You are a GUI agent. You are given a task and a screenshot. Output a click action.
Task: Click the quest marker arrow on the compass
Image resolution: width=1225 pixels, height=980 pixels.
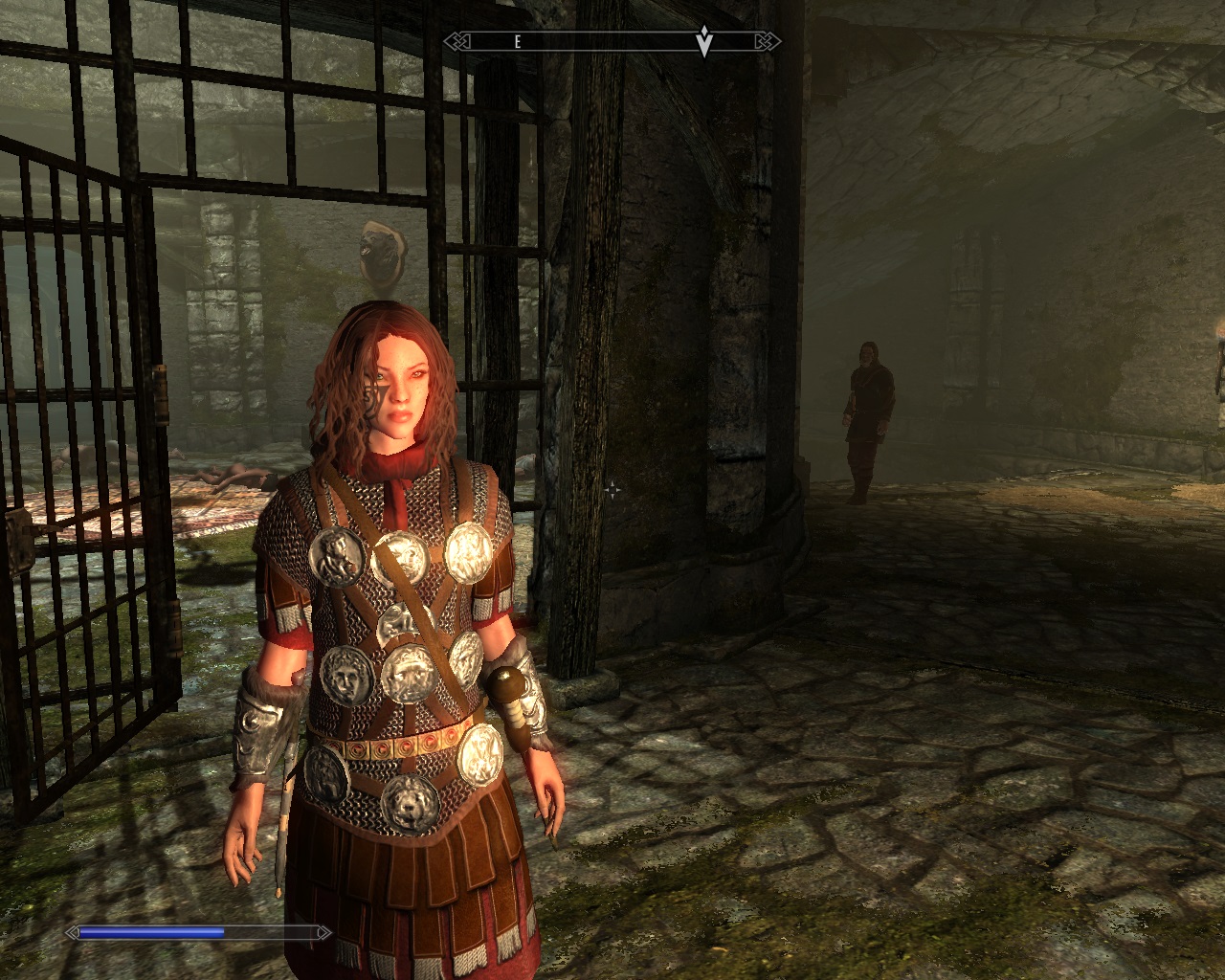point(704,41)
